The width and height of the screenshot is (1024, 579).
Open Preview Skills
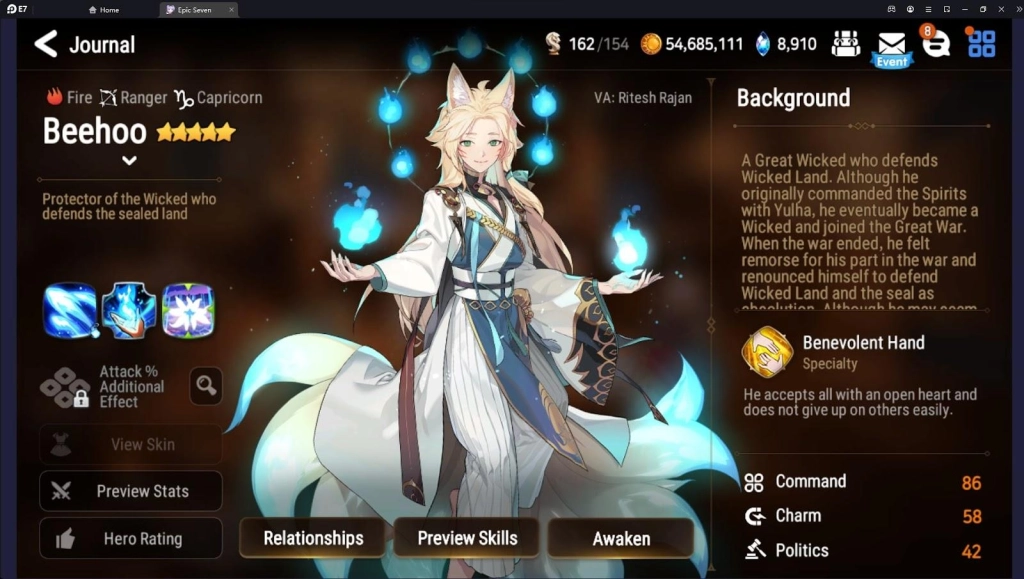click(467, 538)
